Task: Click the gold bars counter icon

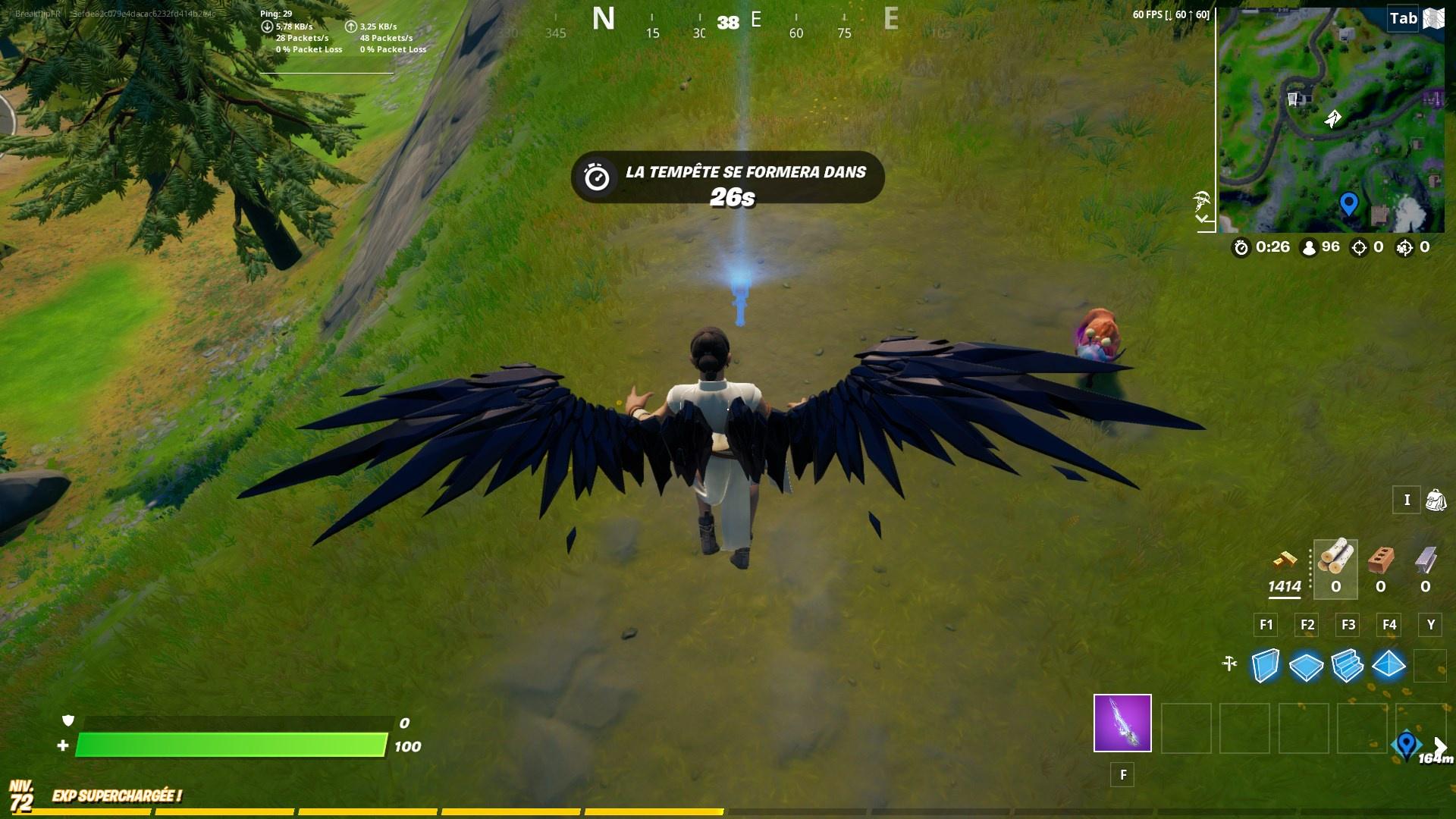Action: point(1287,560)
